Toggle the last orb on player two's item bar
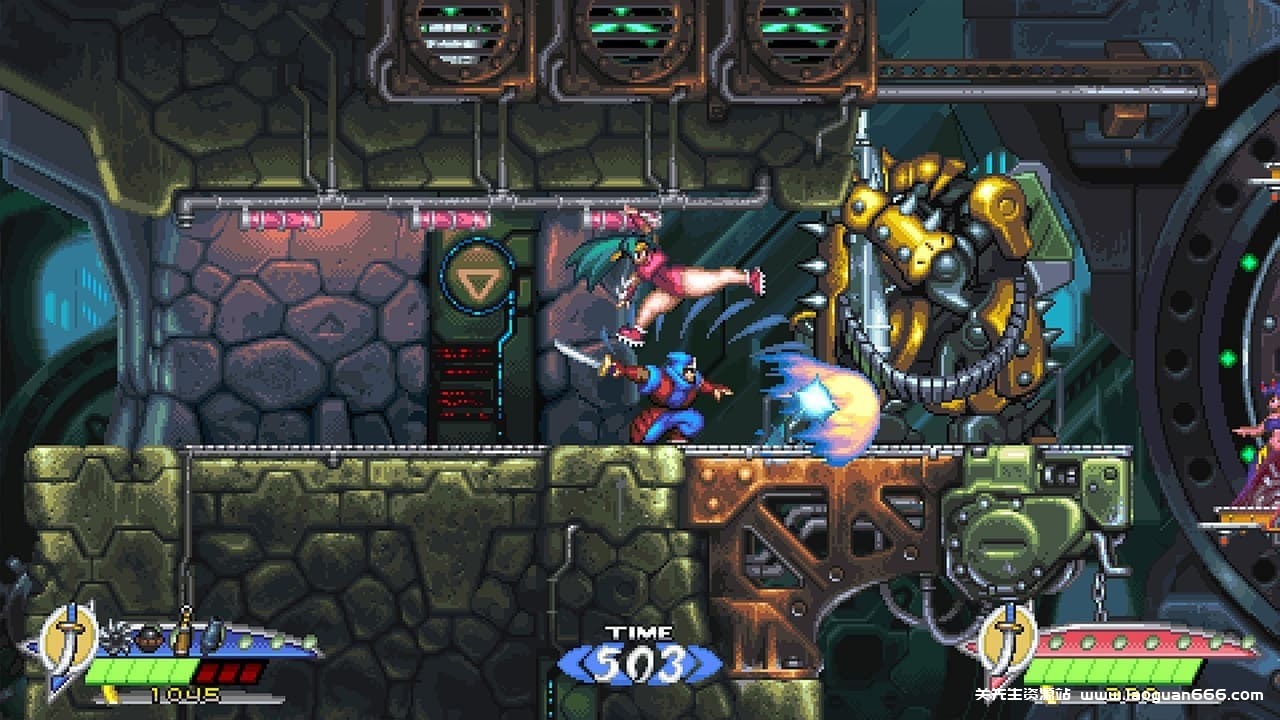Viewport: 1280px width, 720px height. 1248,643
